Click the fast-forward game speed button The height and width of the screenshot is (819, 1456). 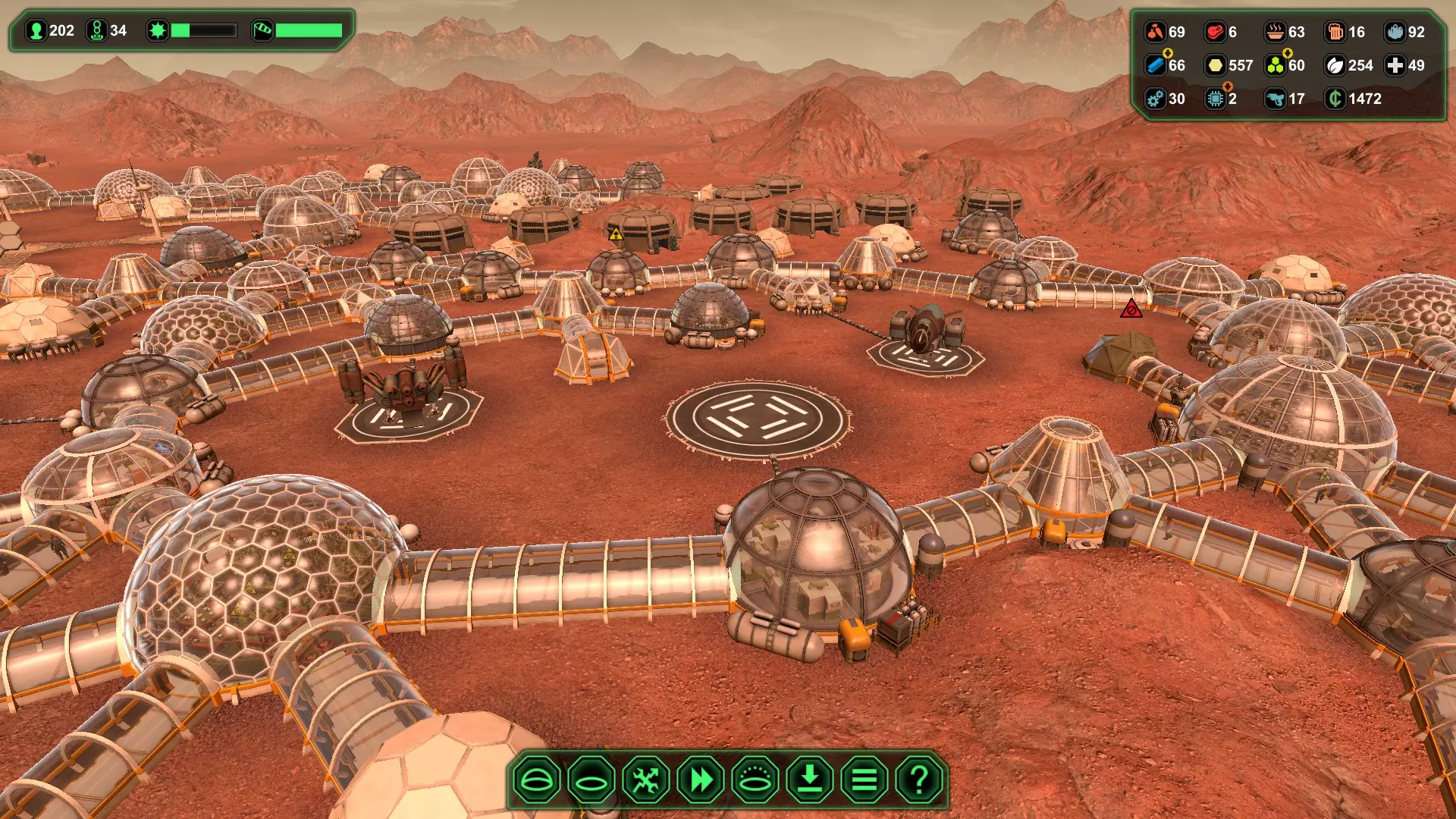point(701,780)
